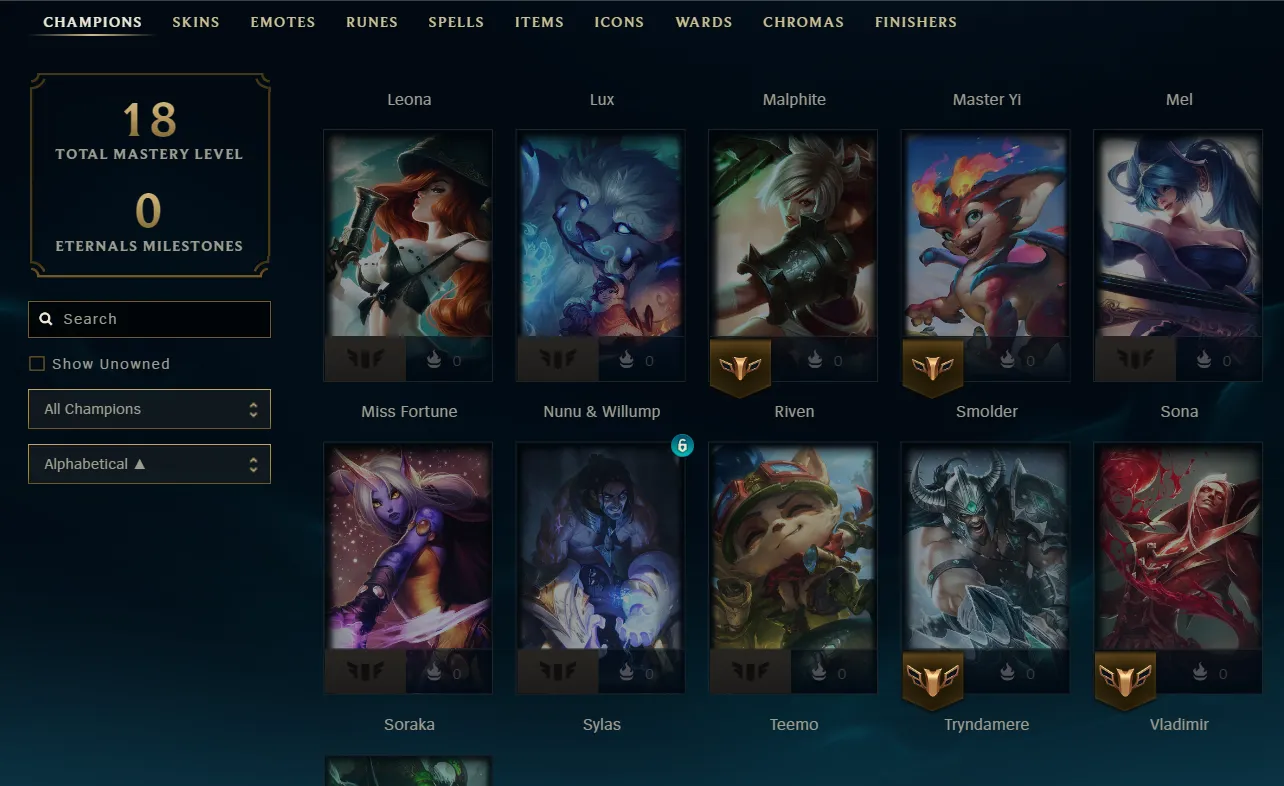Select Tryndamere's gold mastery banner badge
Viewport: 1284px width, 786px height.
[x=932, y=680]
